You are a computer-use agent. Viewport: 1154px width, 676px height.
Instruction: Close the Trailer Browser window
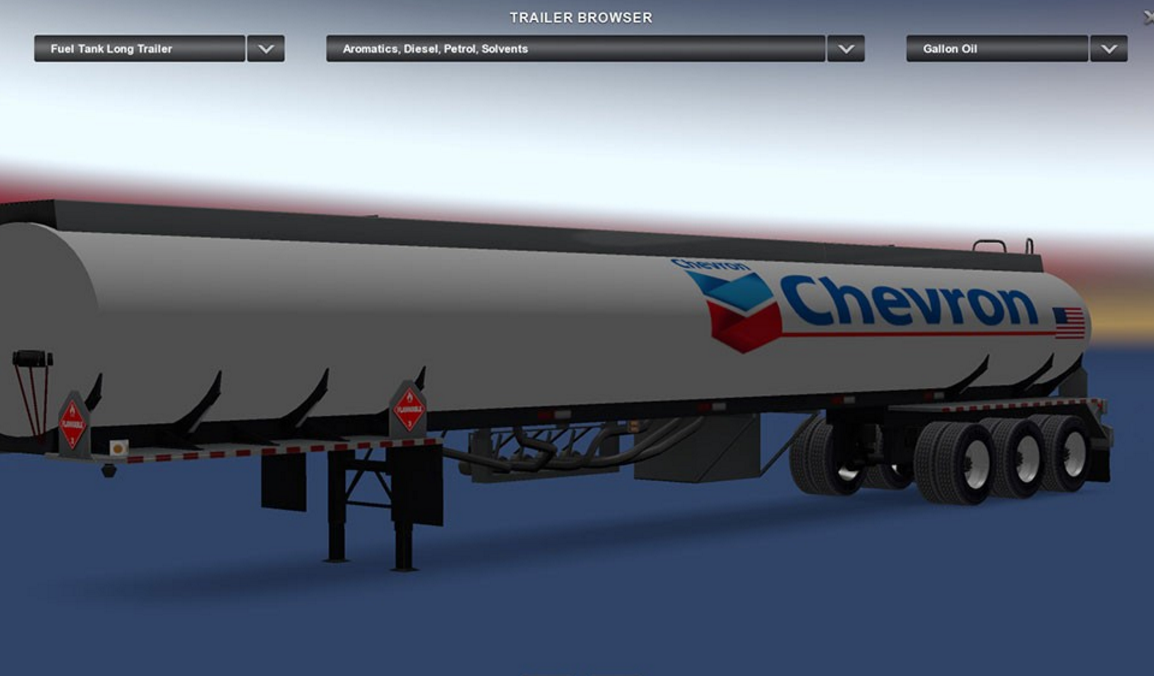point(1149,17)
